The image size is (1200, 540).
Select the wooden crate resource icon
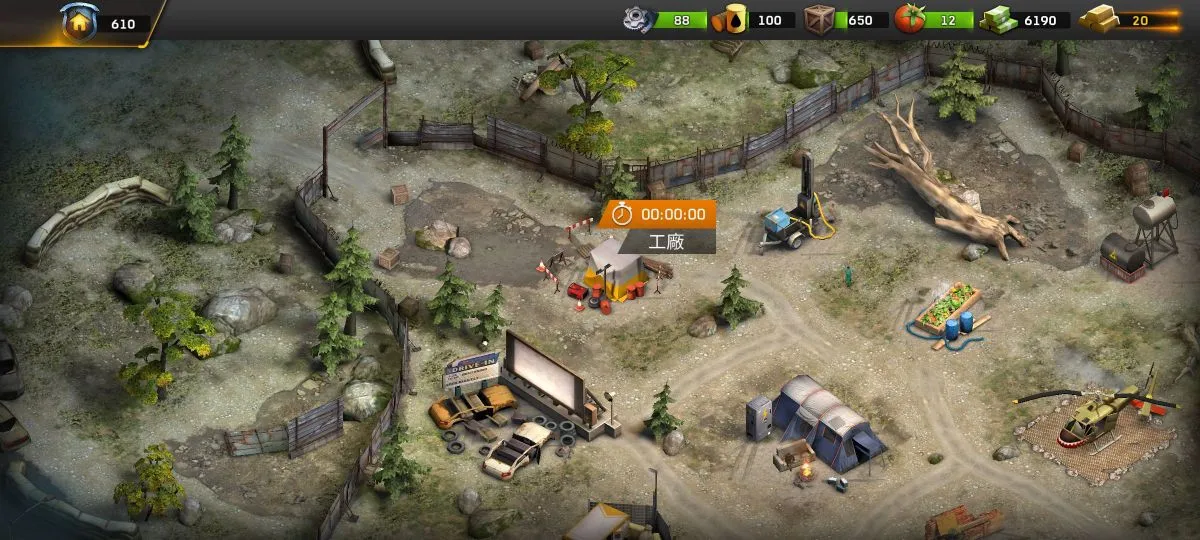tap(820, 19)
